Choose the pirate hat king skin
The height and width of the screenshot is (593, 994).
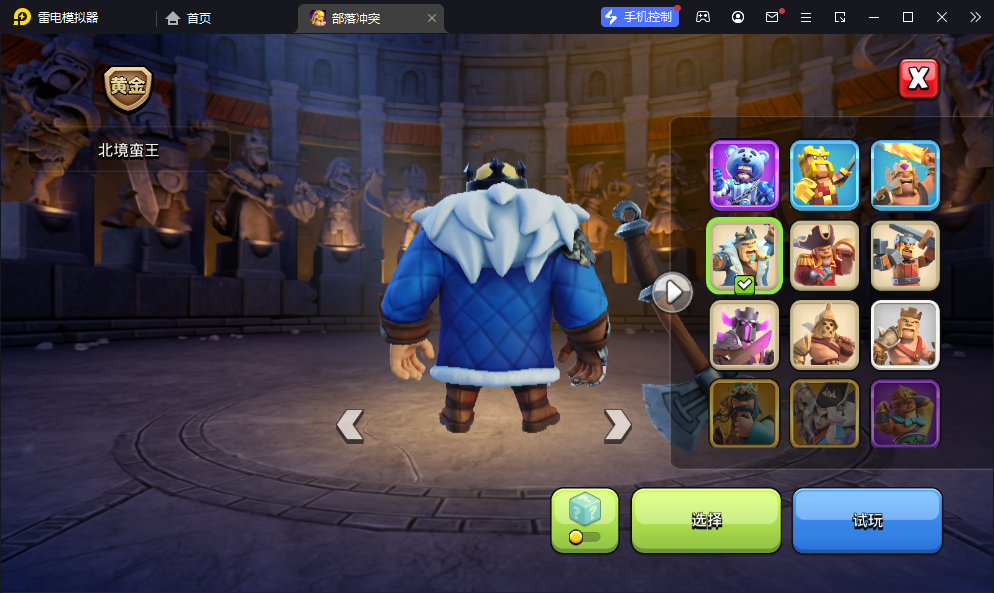pyautogui.click(x=825, y=255)
